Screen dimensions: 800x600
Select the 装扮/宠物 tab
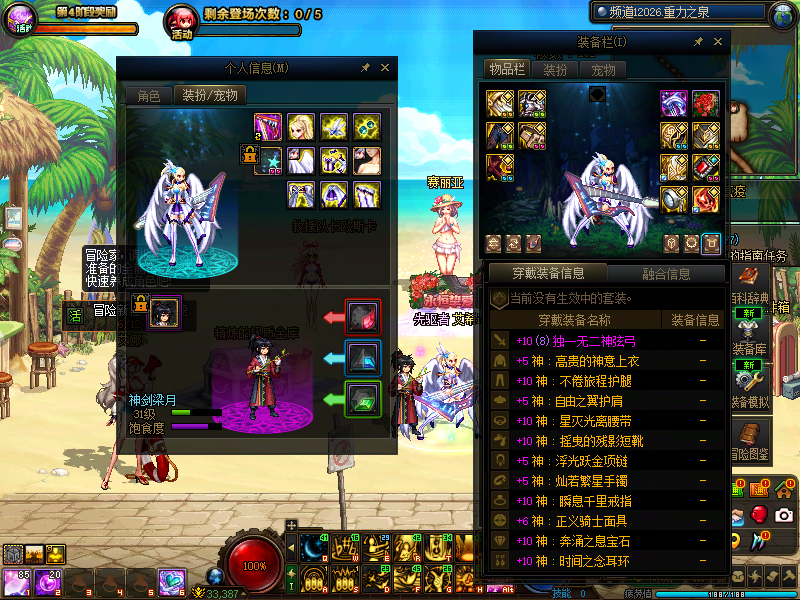pos(209,96)
